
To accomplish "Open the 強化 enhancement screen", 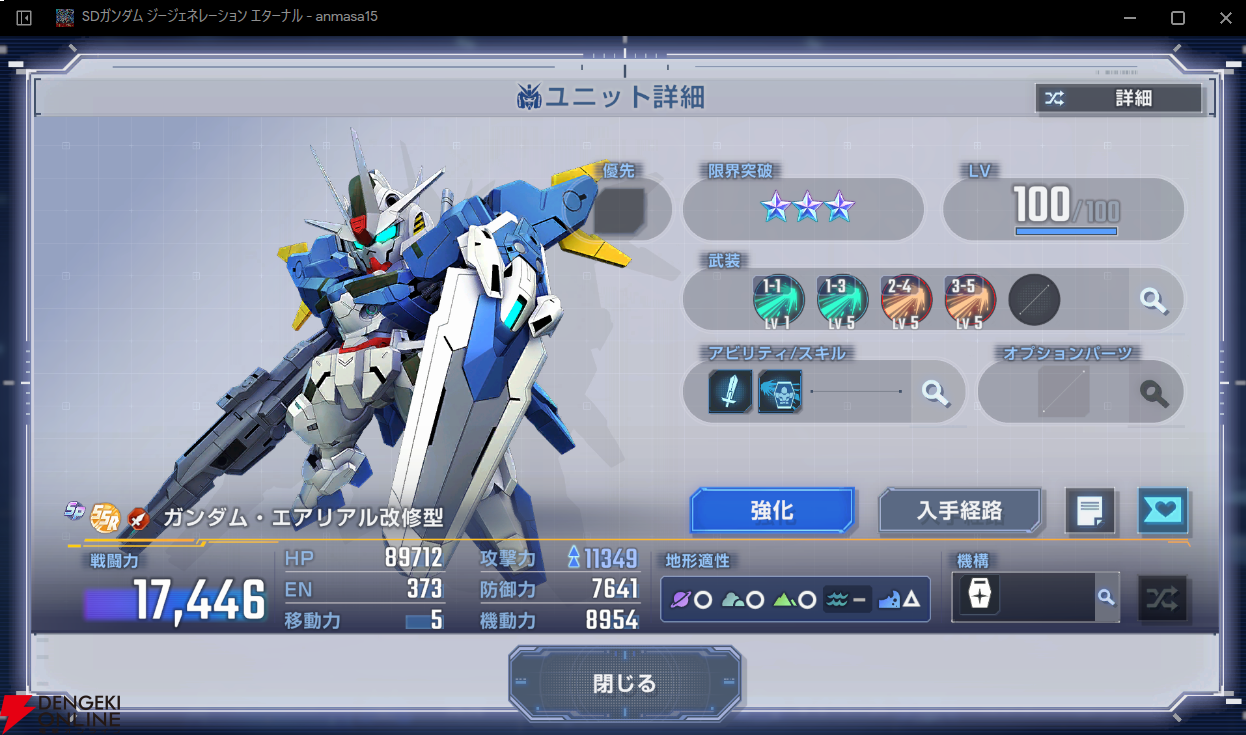I will (772, 511).
